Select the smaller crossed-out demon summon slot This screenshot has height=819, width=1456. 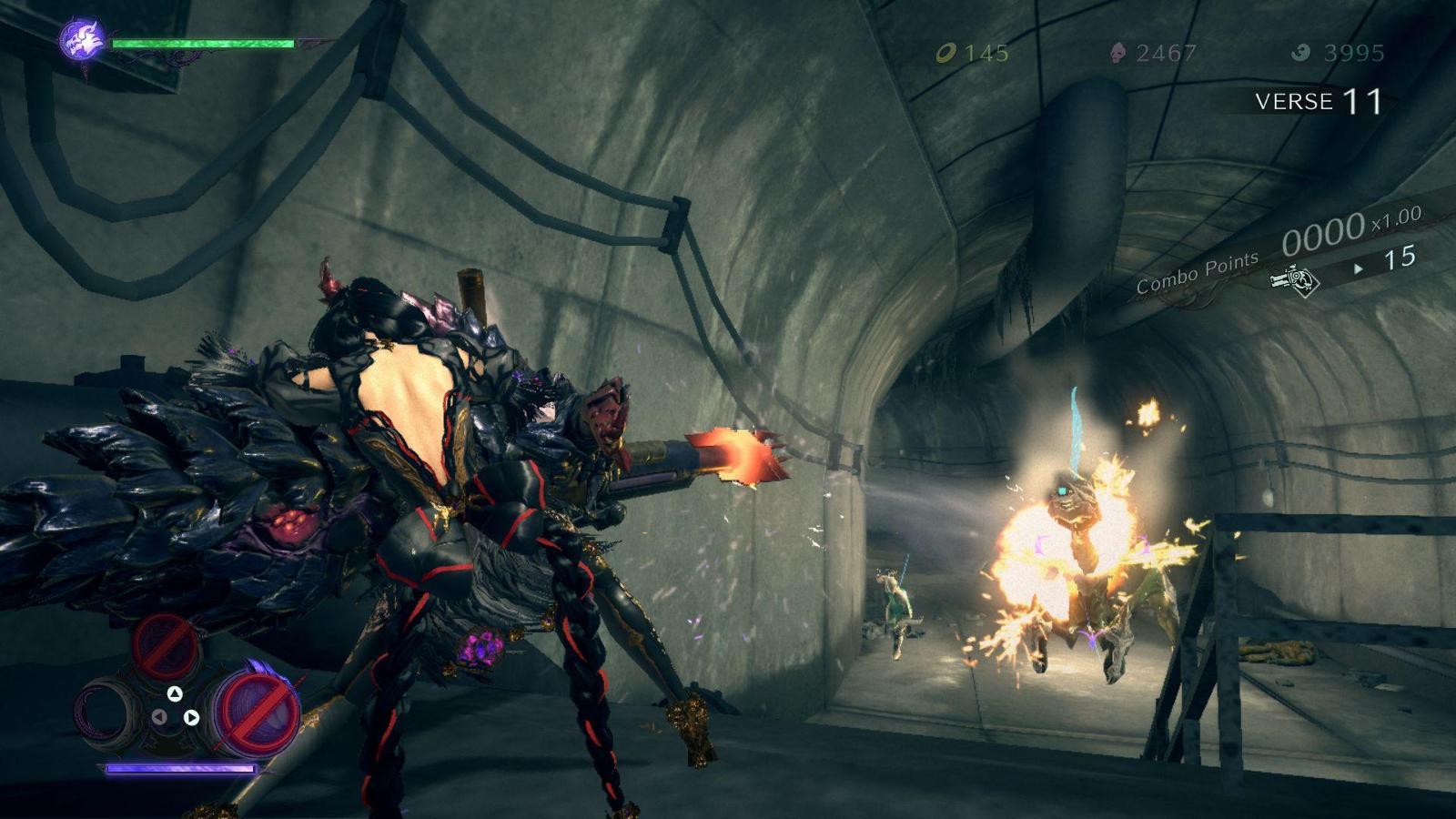coord(167,644)
